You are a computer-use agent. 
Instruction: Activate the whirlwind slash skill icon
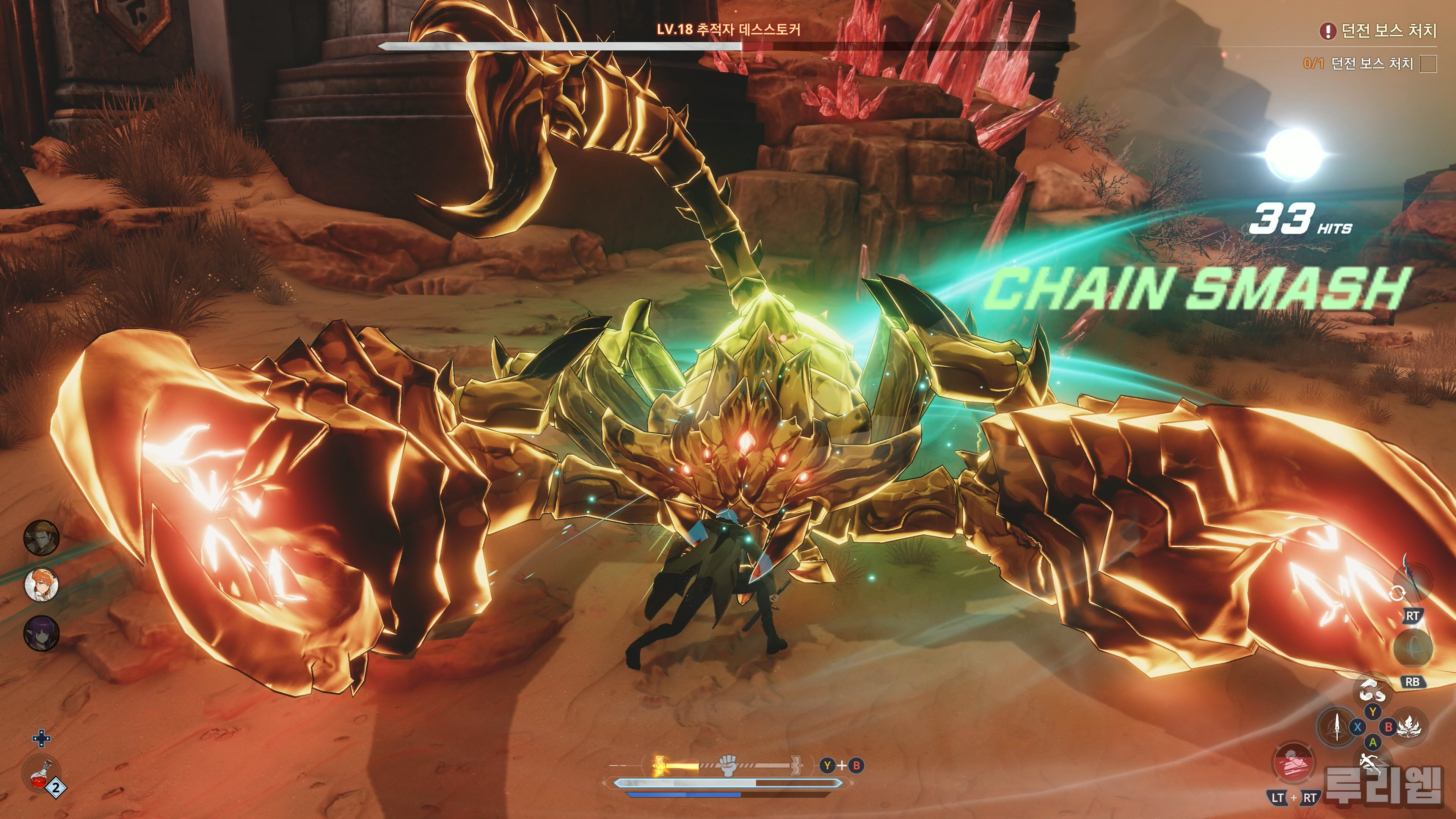1372,691
